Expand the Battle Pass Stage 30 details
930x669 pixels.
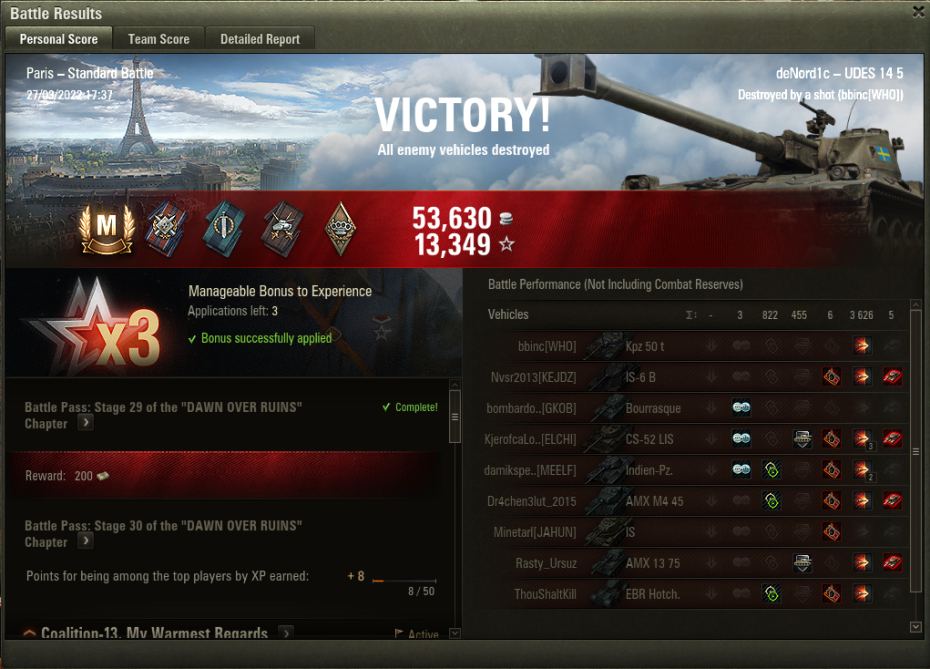pos(86,541)
